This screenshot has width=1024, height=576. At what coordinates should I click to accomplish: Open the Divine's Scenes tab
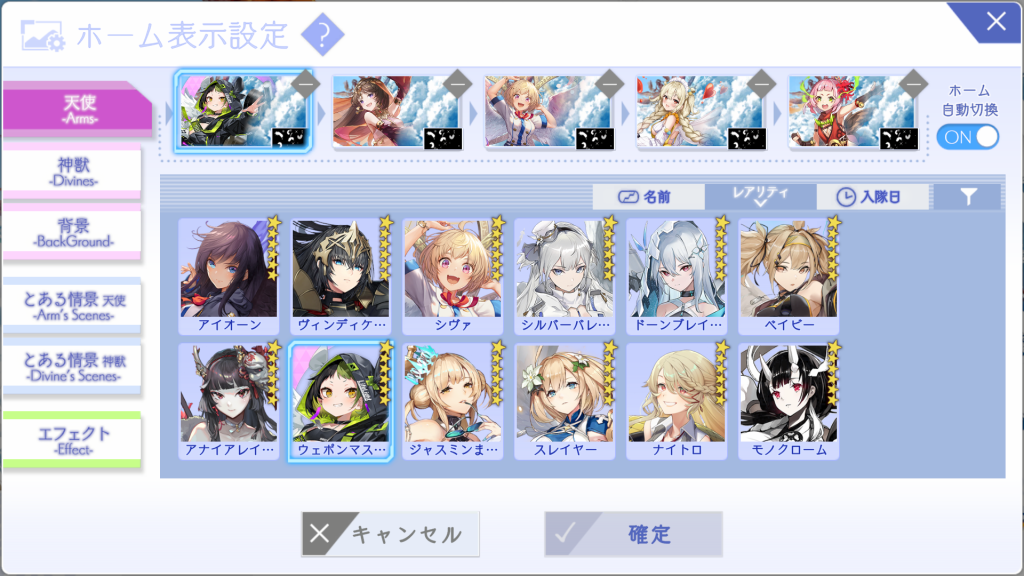(x=72, y=367)
